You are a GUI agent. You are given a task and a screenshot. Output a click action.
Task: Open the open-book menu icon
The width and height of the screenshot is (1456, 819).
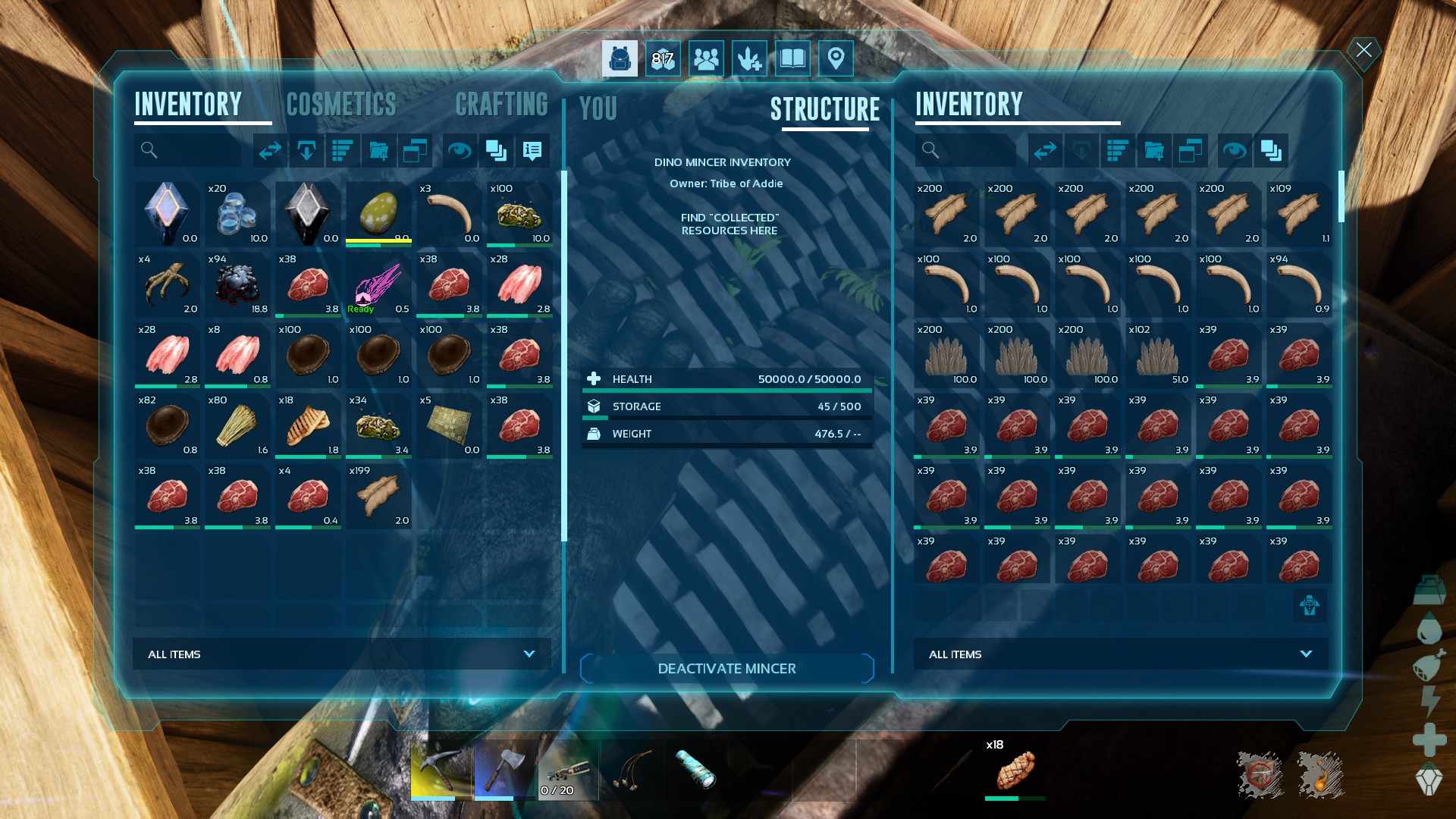792,58
